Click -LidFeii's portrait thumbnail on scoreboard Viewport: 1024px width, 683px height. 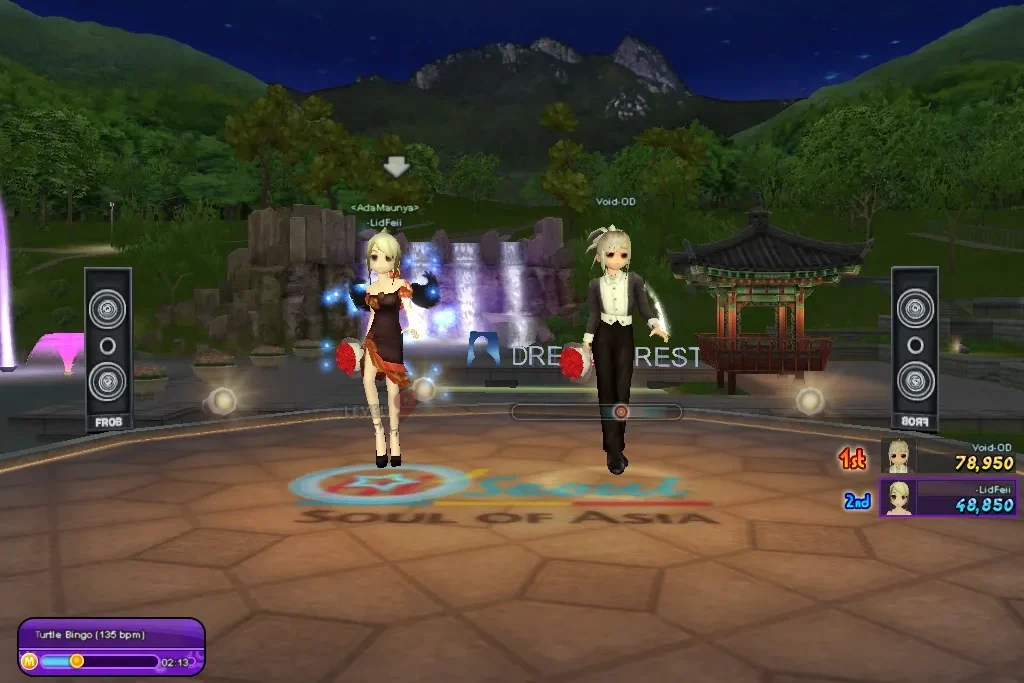pyautogui.click(x=898, y=498)
